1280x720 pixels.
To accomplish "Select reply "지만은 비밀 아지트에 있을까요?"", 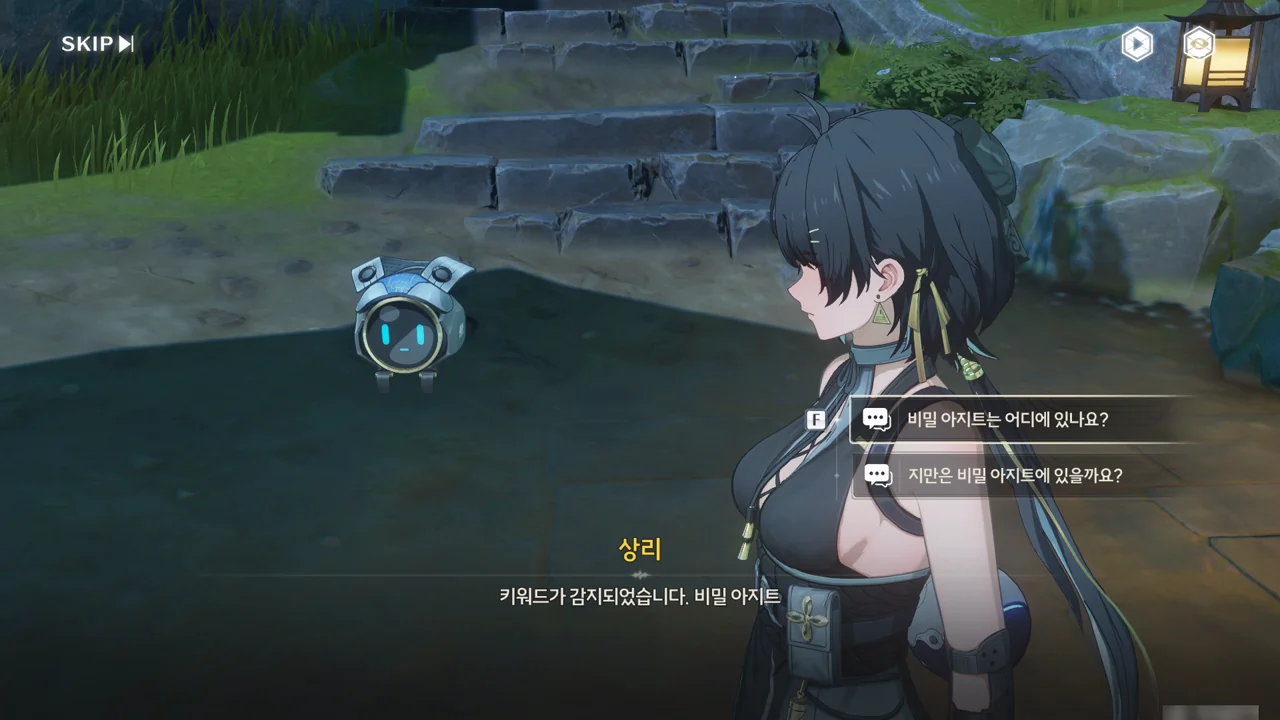I will [x=1014, y=476].
